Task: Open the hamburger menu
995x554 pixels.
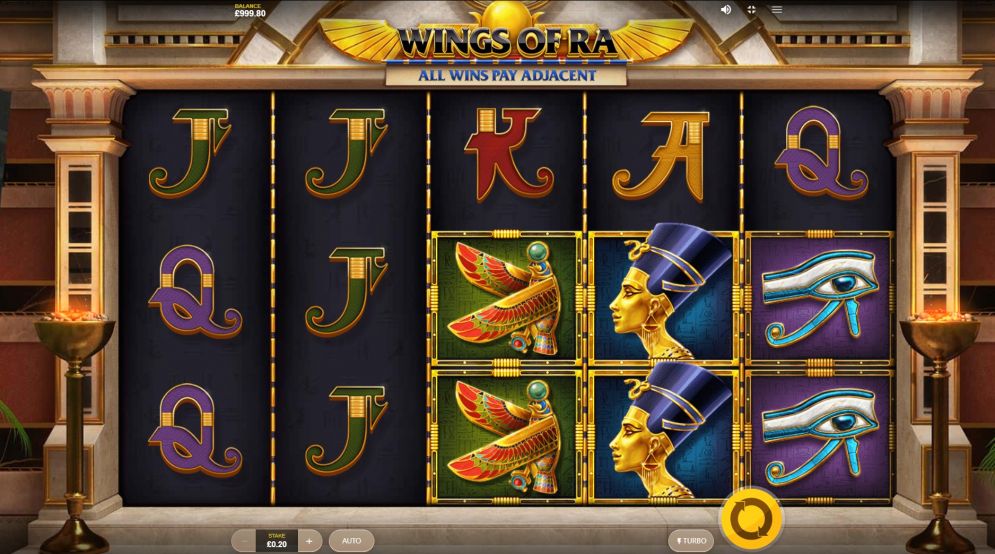Action: pos(776,9)
